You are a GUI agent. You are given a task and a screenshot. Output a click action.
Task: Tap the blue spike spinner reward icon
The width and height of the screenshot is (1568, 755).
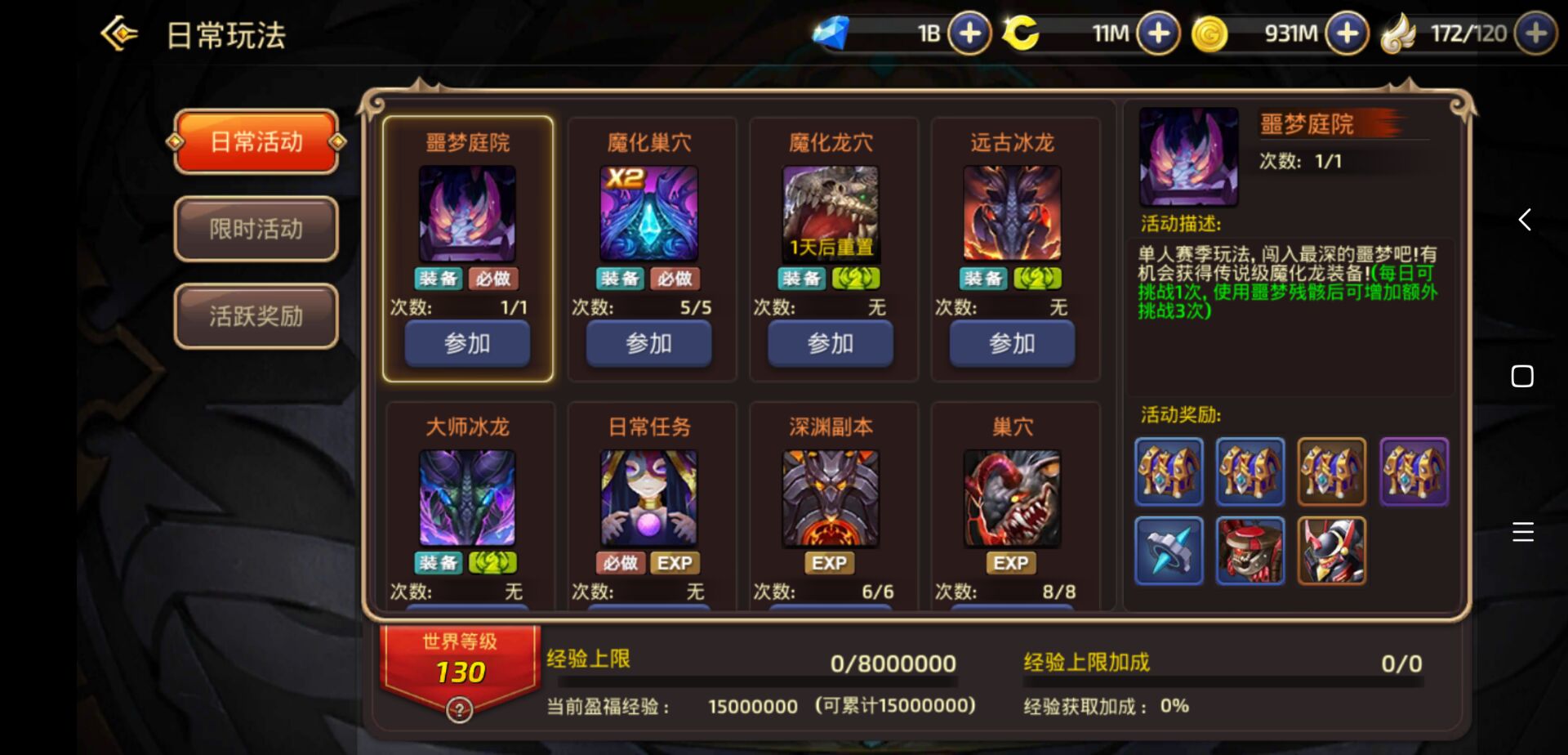1169,552
